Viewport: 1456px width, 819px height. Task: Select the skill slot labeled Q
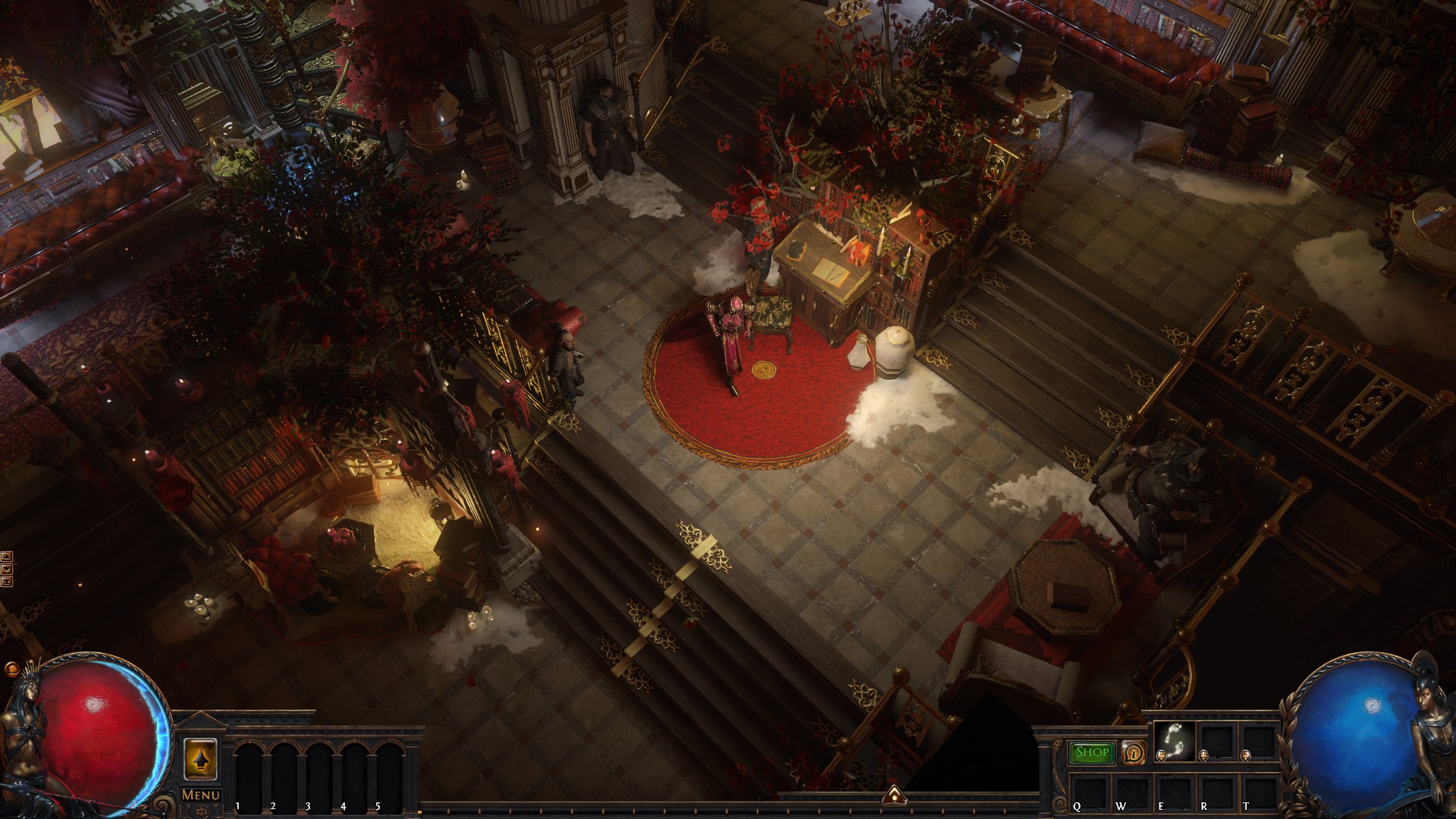1091,790
